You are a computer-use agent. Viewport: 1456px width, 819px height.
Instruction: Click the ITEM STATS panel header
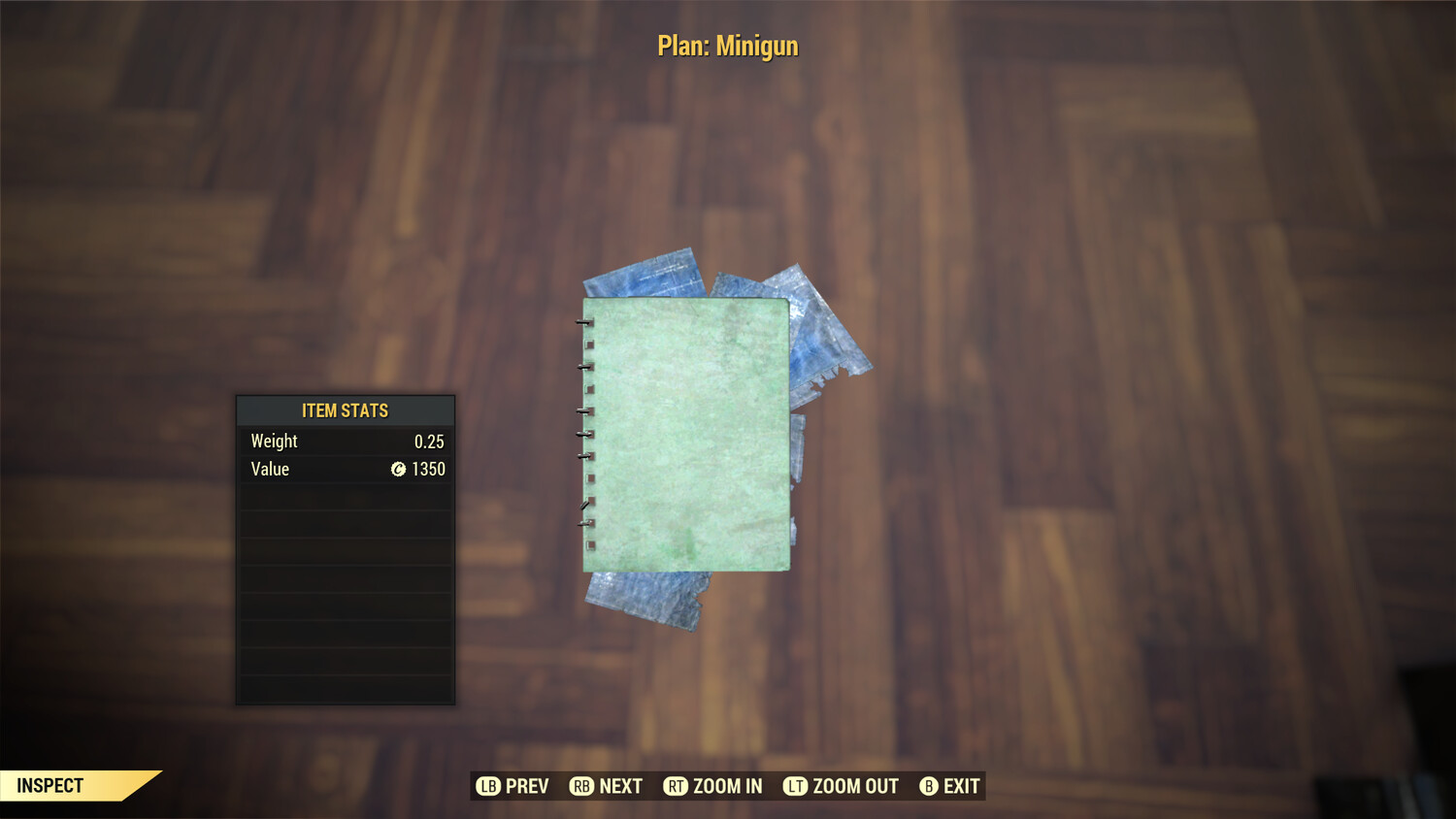(345, 410)
